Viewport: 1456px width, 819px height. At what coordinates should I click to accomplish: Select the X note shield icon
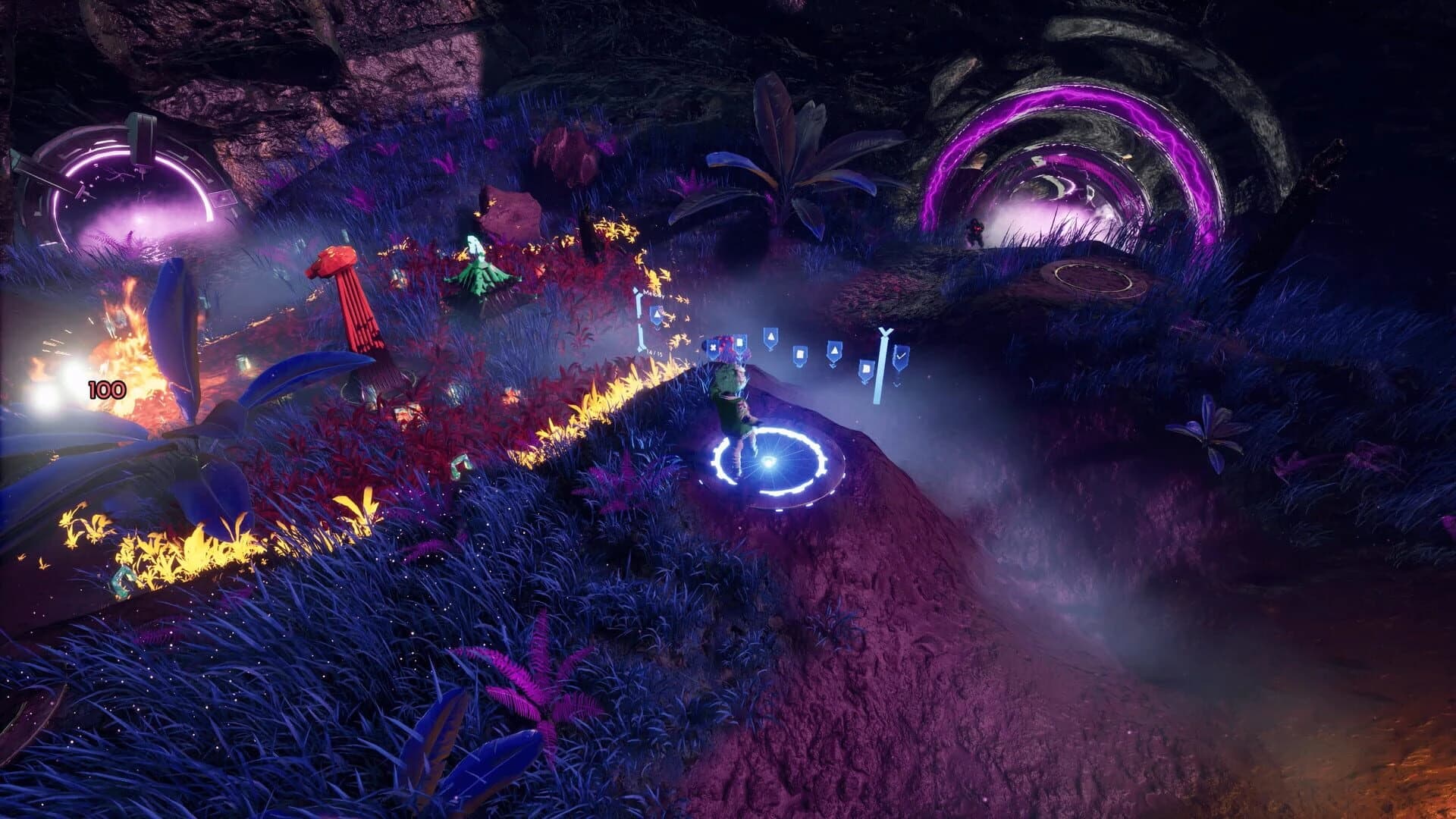(713, 347)
